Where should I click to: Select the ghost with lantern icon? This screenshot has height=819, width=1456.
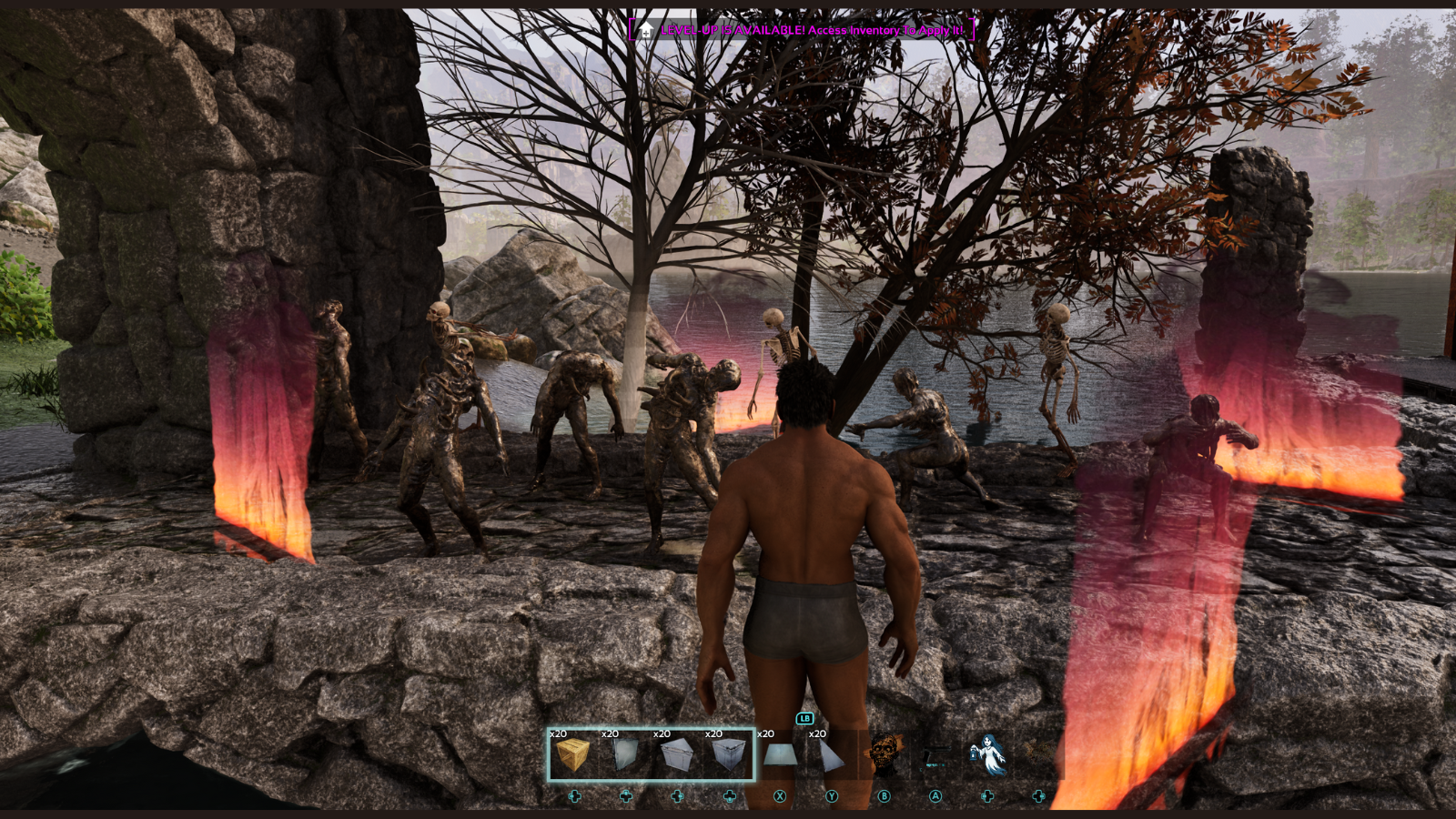click(x=987, y=754)
